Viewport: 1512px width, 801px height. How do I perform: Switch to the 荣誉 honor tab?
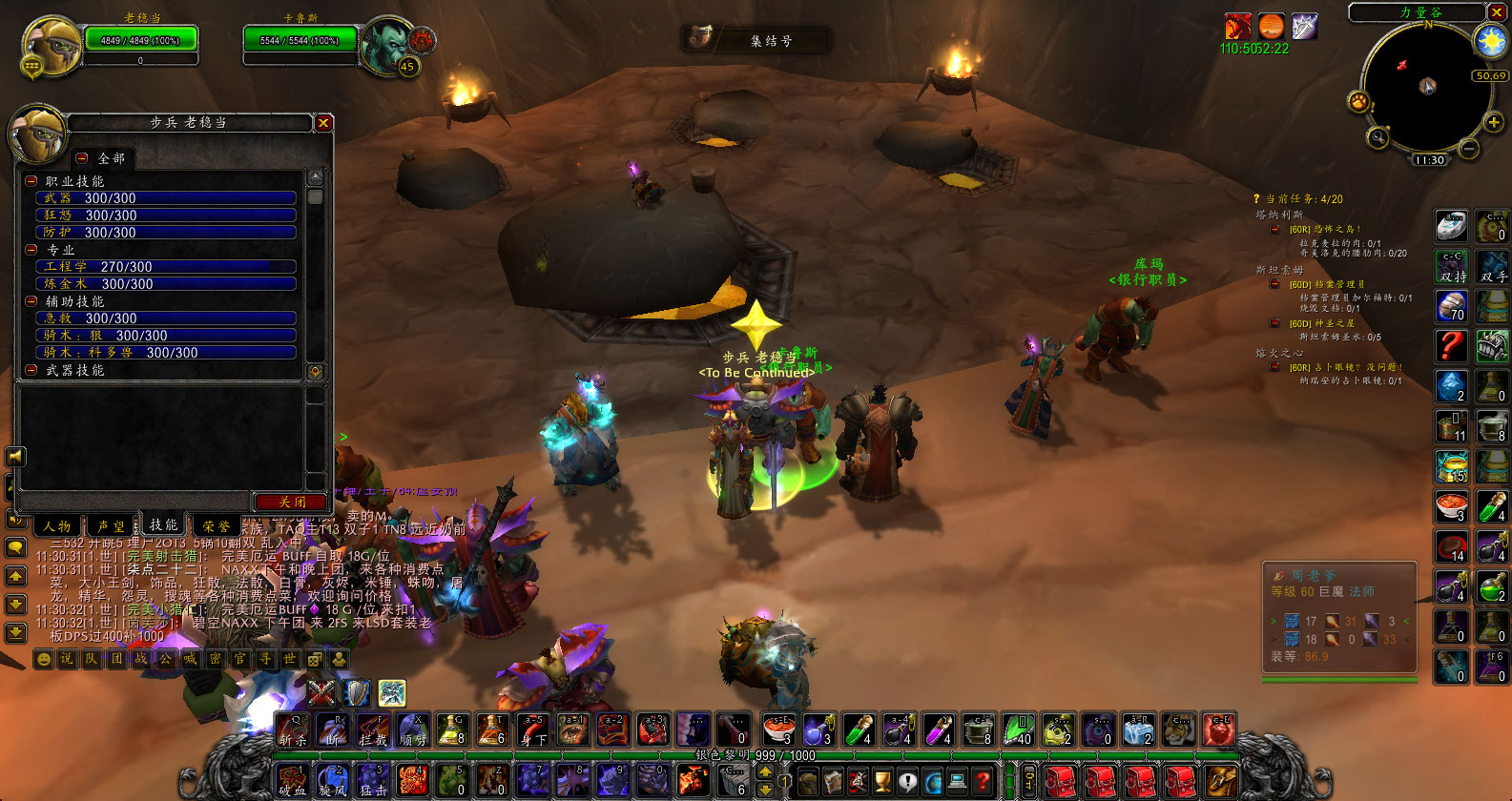216,525
